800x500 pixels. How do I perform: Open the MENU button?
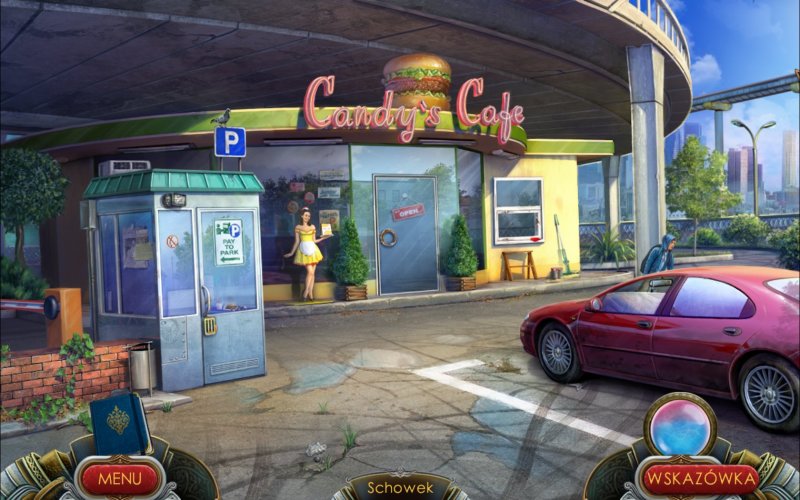coord(119,478)
